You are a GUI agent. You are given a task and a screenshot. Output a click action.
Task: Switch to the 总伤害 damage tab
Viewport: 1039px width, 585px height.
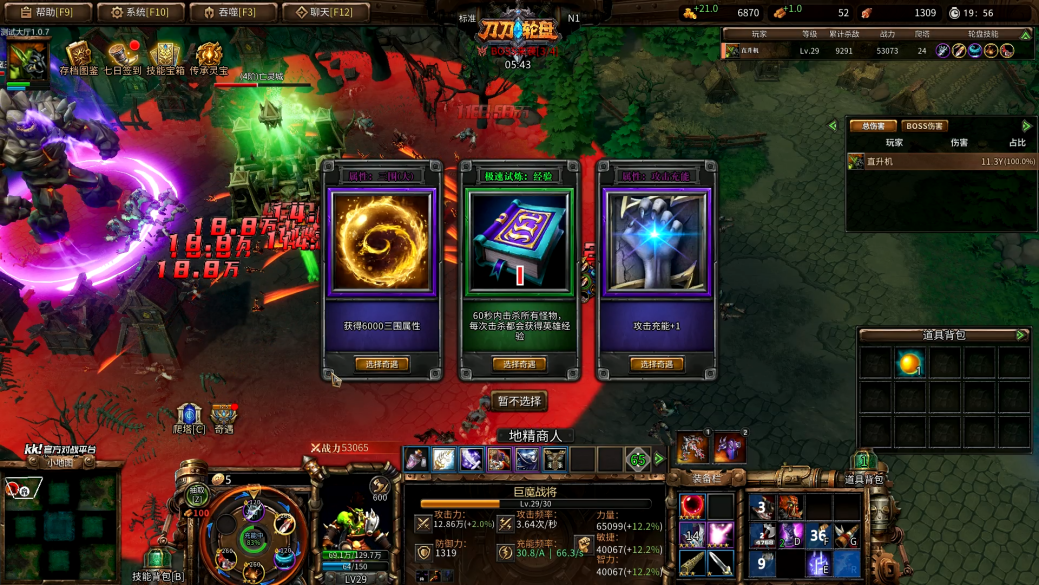(872, 126)
